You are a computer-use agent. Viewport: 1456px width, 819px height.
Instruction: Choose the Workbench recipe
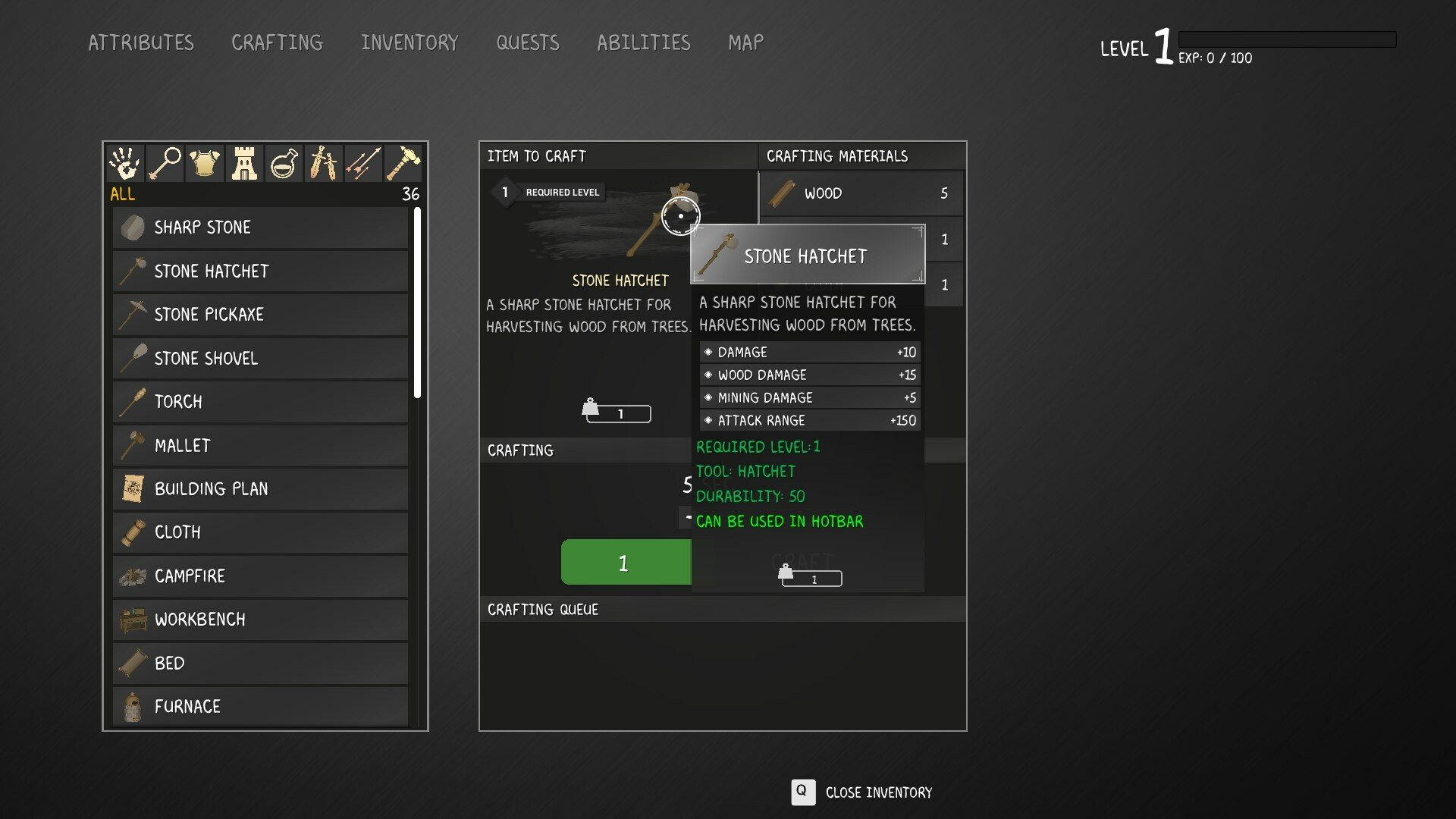260,620
